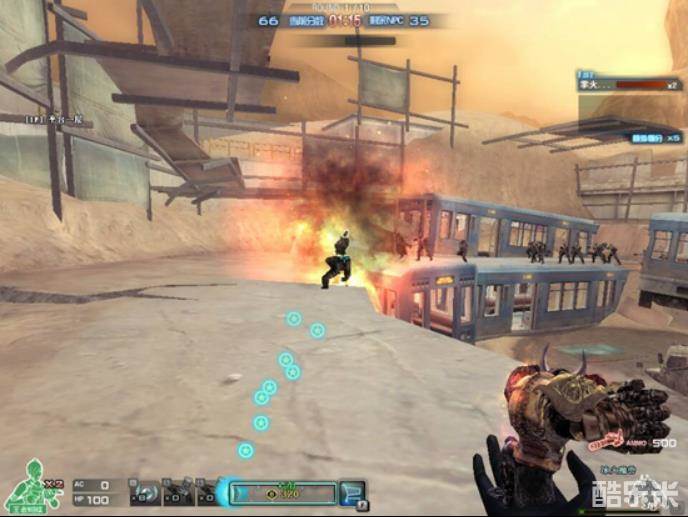Screen dimensions: 688x517
Task: Click the gold coin 320 money bar
Action: point(284,492)
